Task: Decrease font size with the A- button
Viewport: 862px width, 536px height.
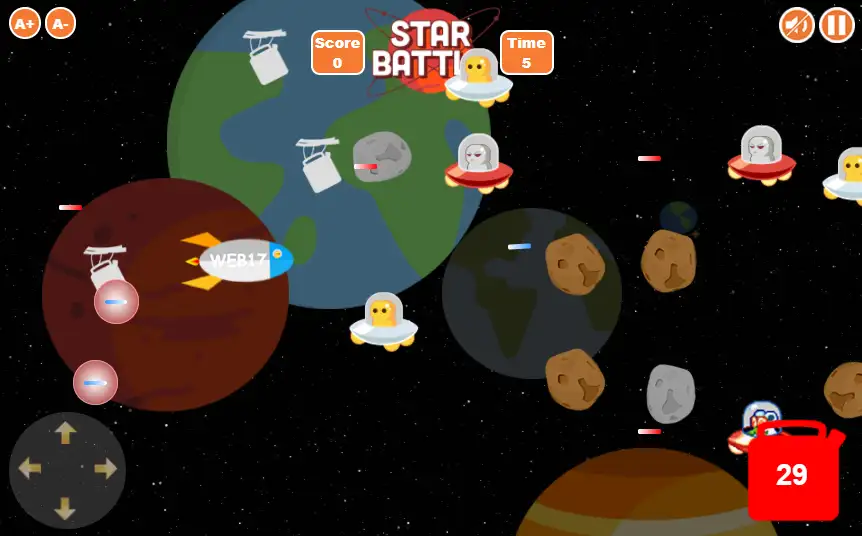Action: coord(60,22)
